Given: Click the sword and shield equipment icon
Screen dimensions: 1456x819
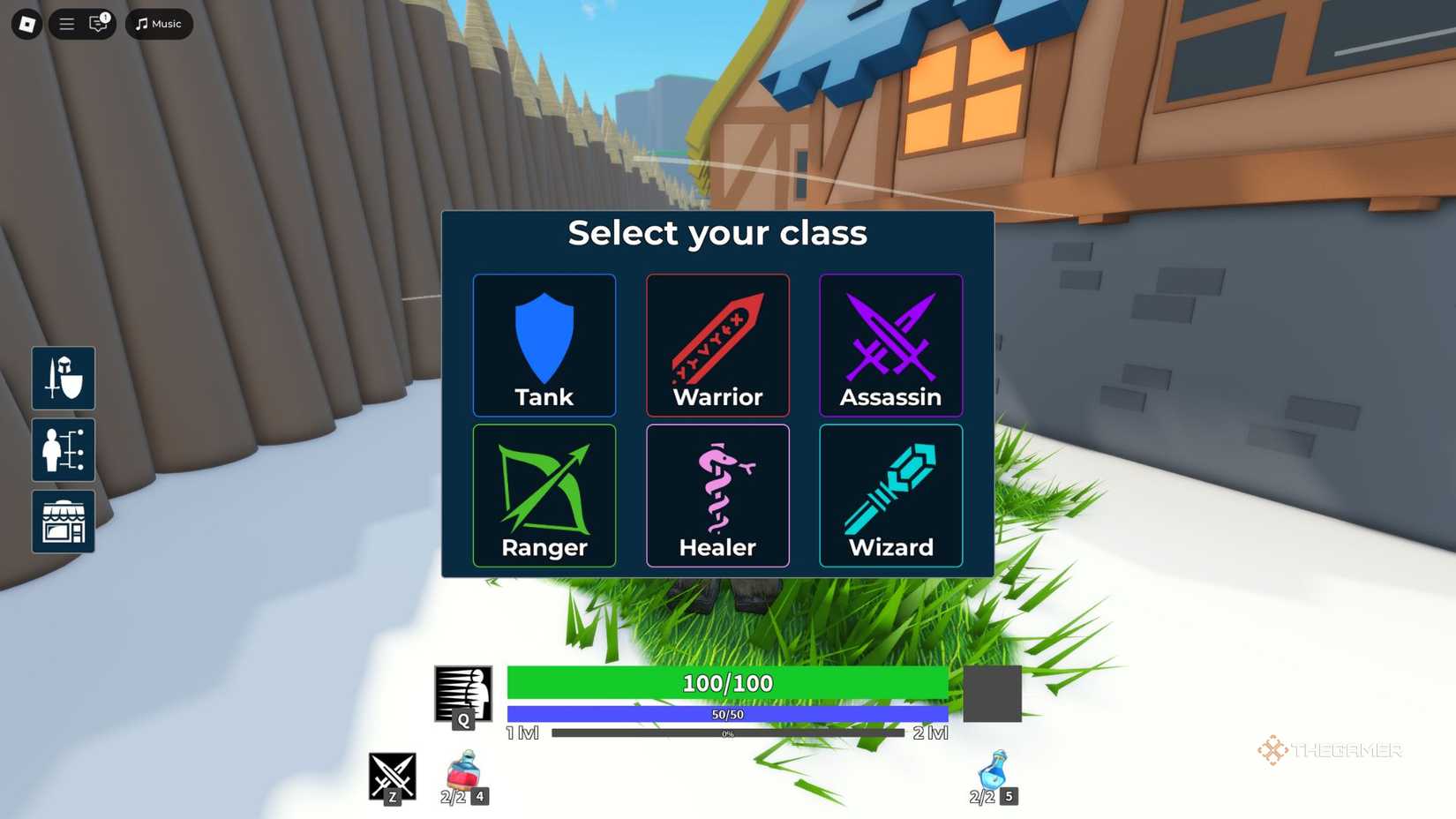Looking at the screenshot, I should coord(63,379).
